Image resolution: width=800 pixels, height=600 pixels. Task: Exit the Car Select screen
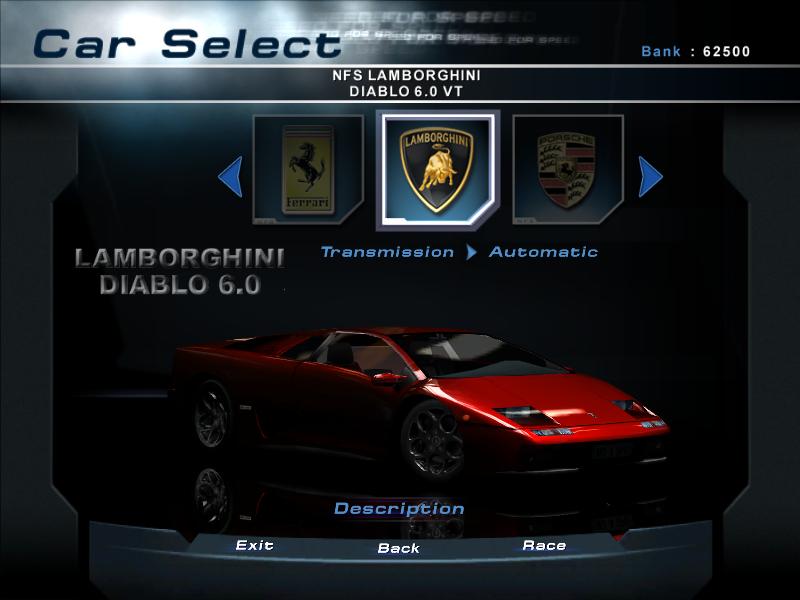click(254, 545)
